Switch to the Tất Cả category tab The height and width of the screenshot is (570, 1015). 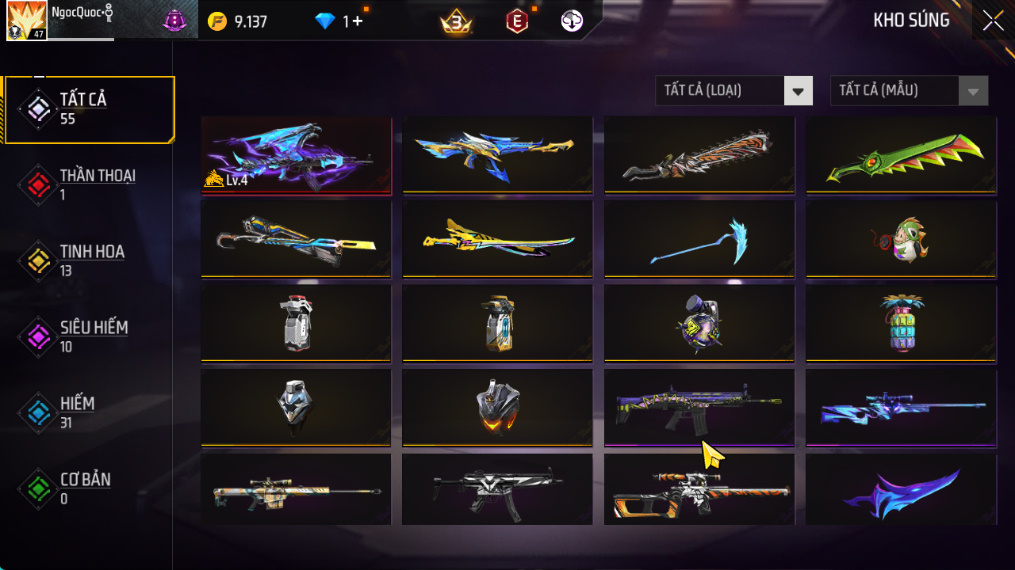tap(89, 108)
